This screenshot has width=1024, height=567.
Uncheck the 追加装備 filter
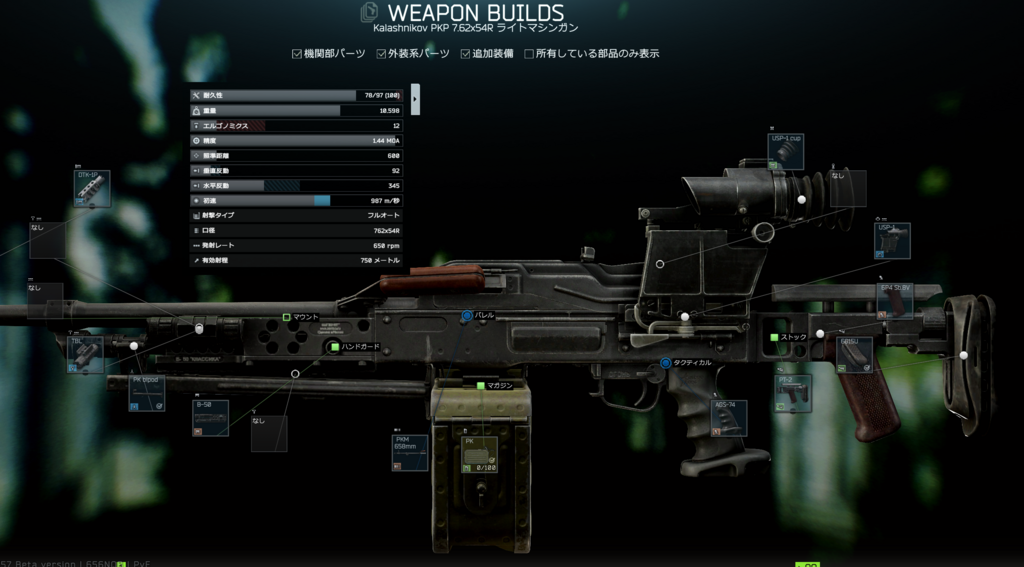[466, 53]
